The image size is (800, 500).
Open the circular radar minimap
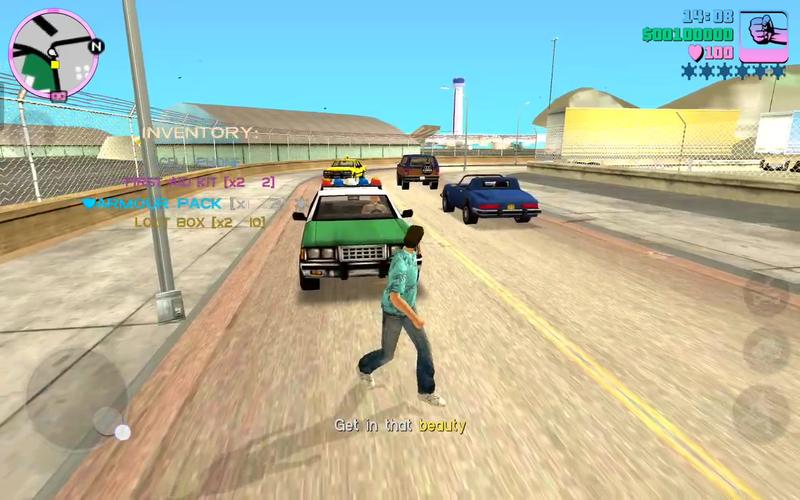tap(53, 53)
